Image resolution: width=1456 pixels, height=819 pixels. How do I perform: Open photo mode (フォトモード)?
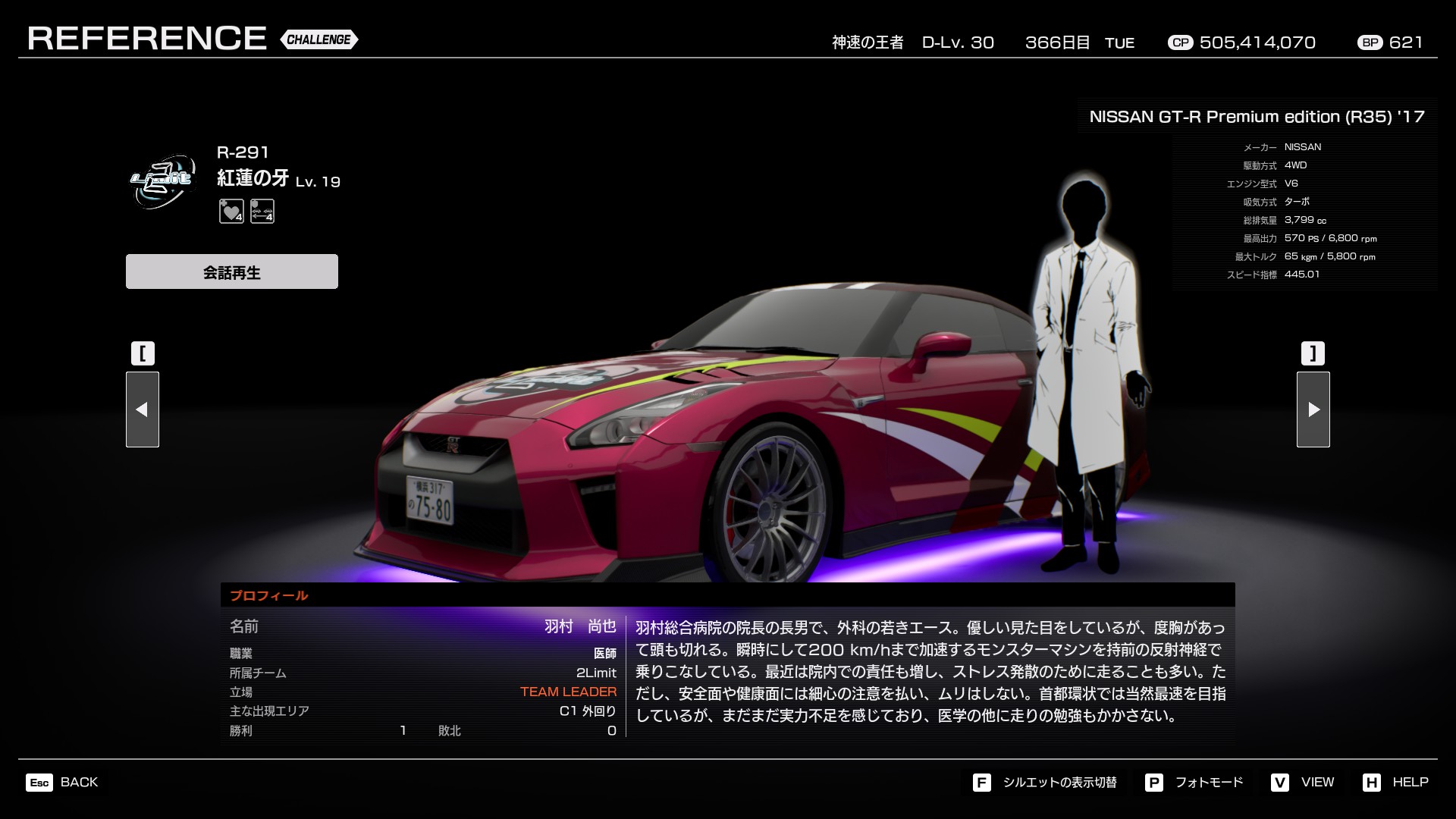(x=1194, y=782)
